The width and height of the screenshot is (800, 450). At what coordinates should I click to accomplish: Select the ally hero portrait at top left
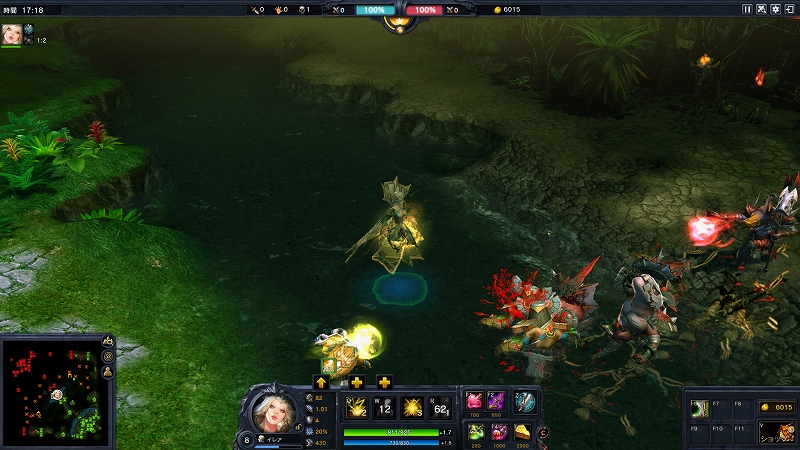pos(11,32)
